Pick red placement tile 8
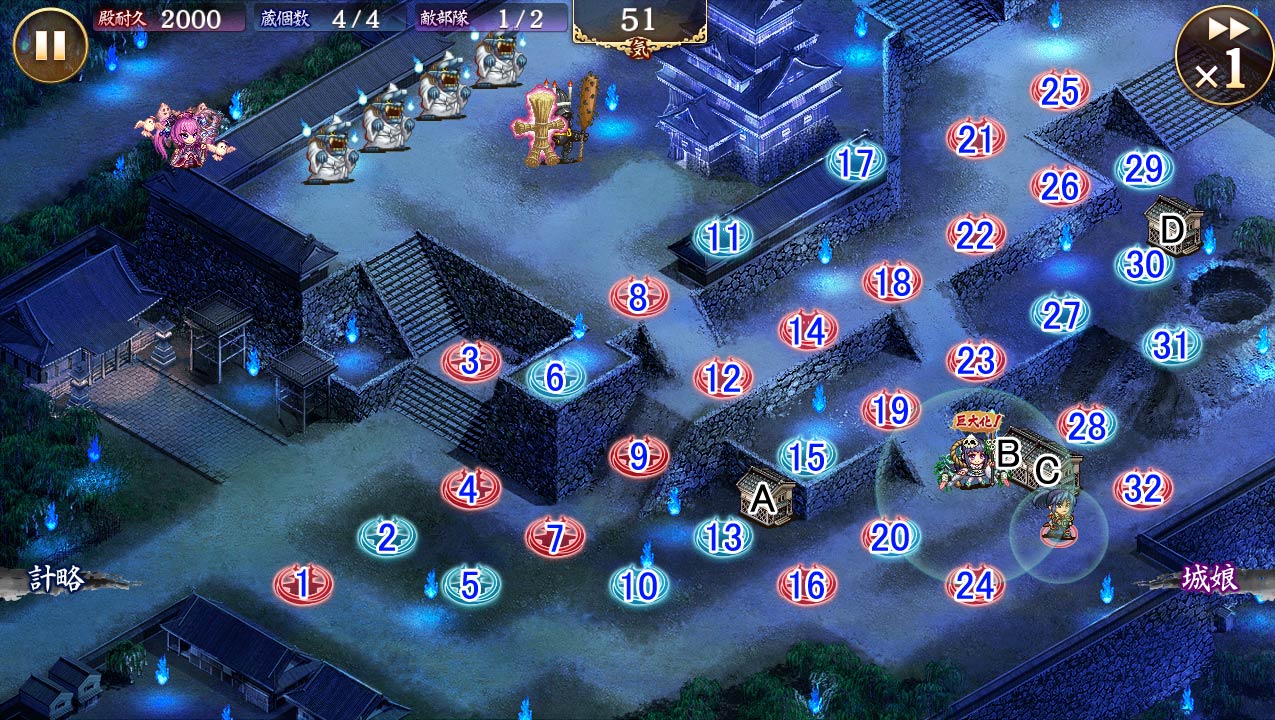The height and width of the screenshot is (720, 1275). pos(639,297)
